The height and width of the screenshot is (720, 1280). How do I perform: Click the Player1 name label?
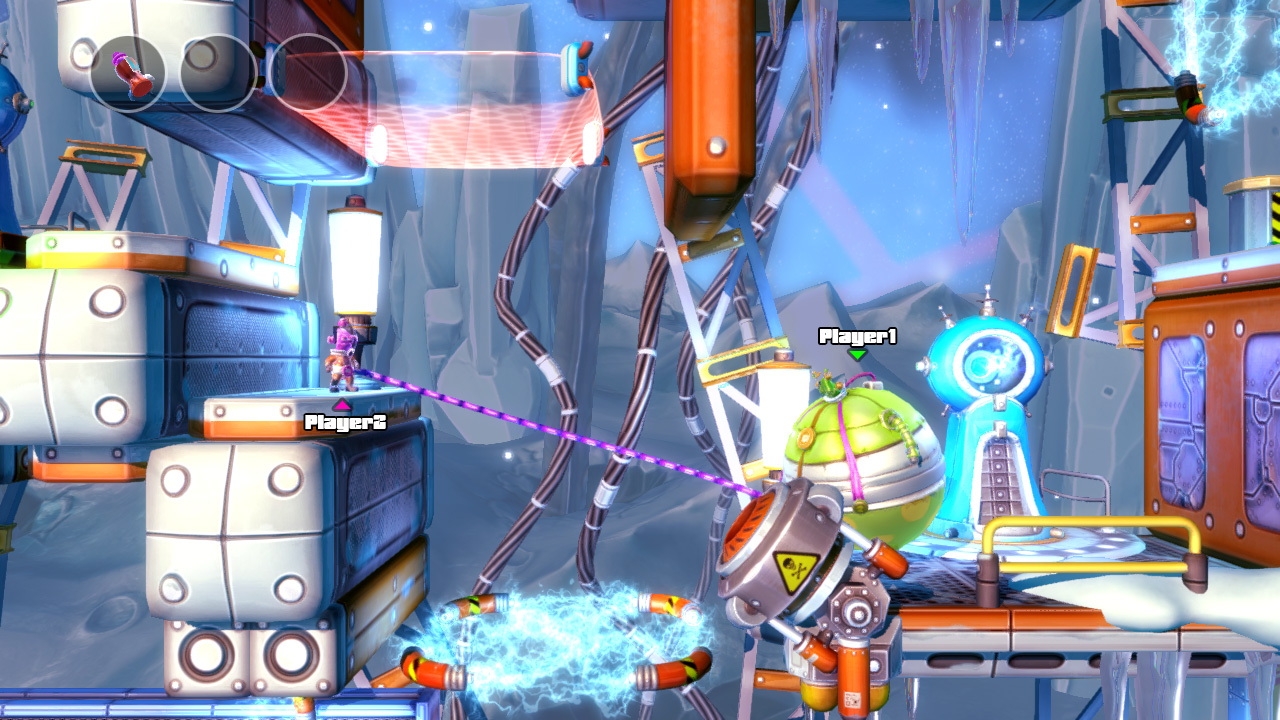pos(855,335)
